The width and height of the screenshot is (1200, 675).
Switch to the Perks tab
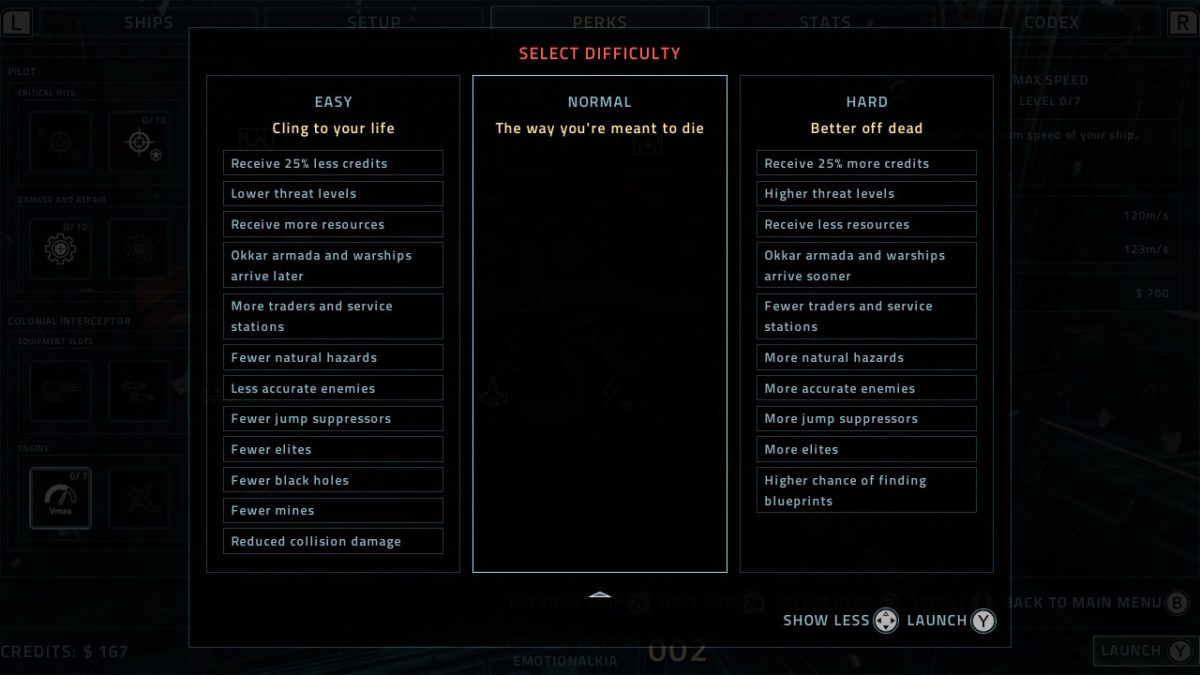click(x=600, y=22)
